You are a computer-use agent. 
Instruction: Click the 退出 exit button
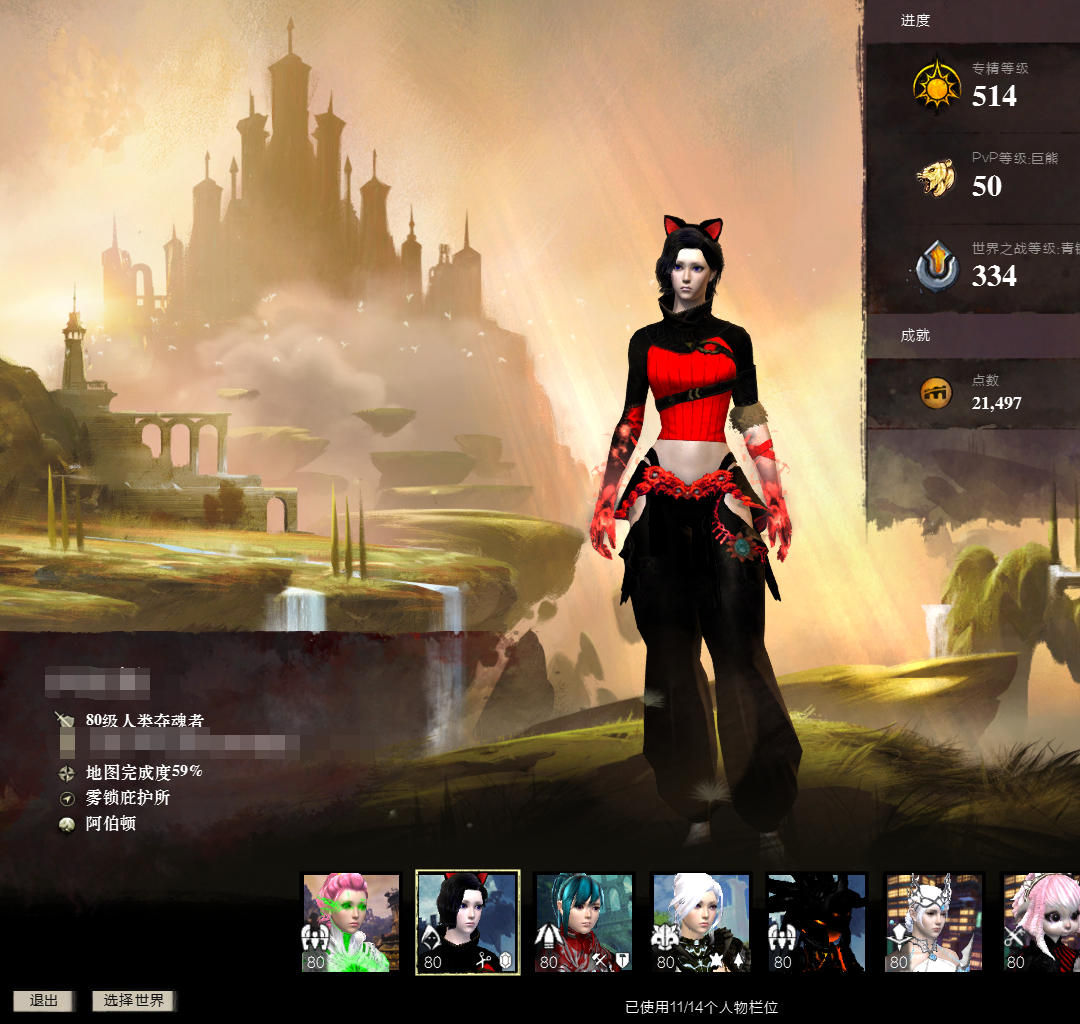pyautogui.click(x=43, y=1001)
